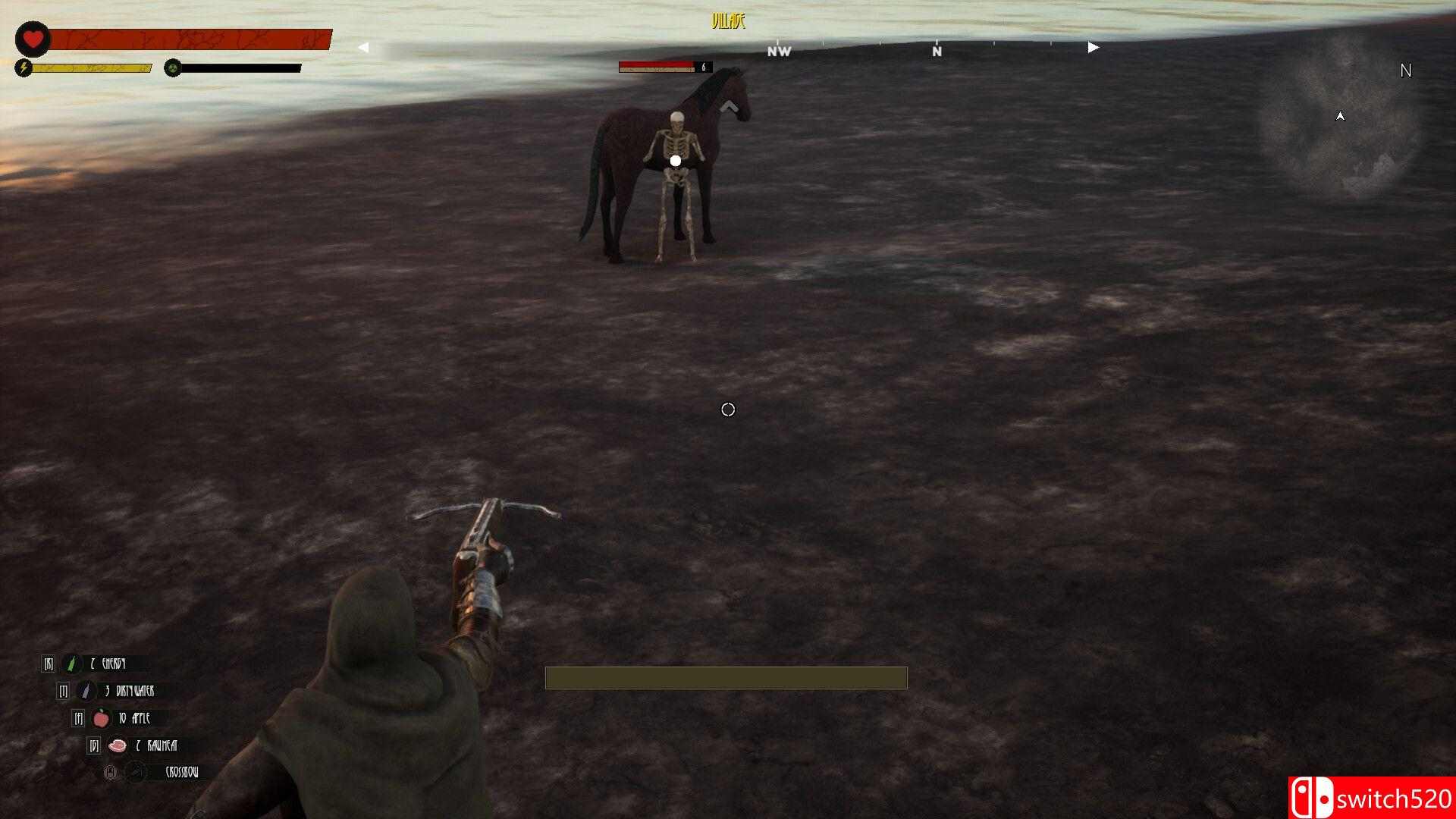Expand the compass using the right arrow
This screenshot has height=819, width=1456.
click(1092, 46)
